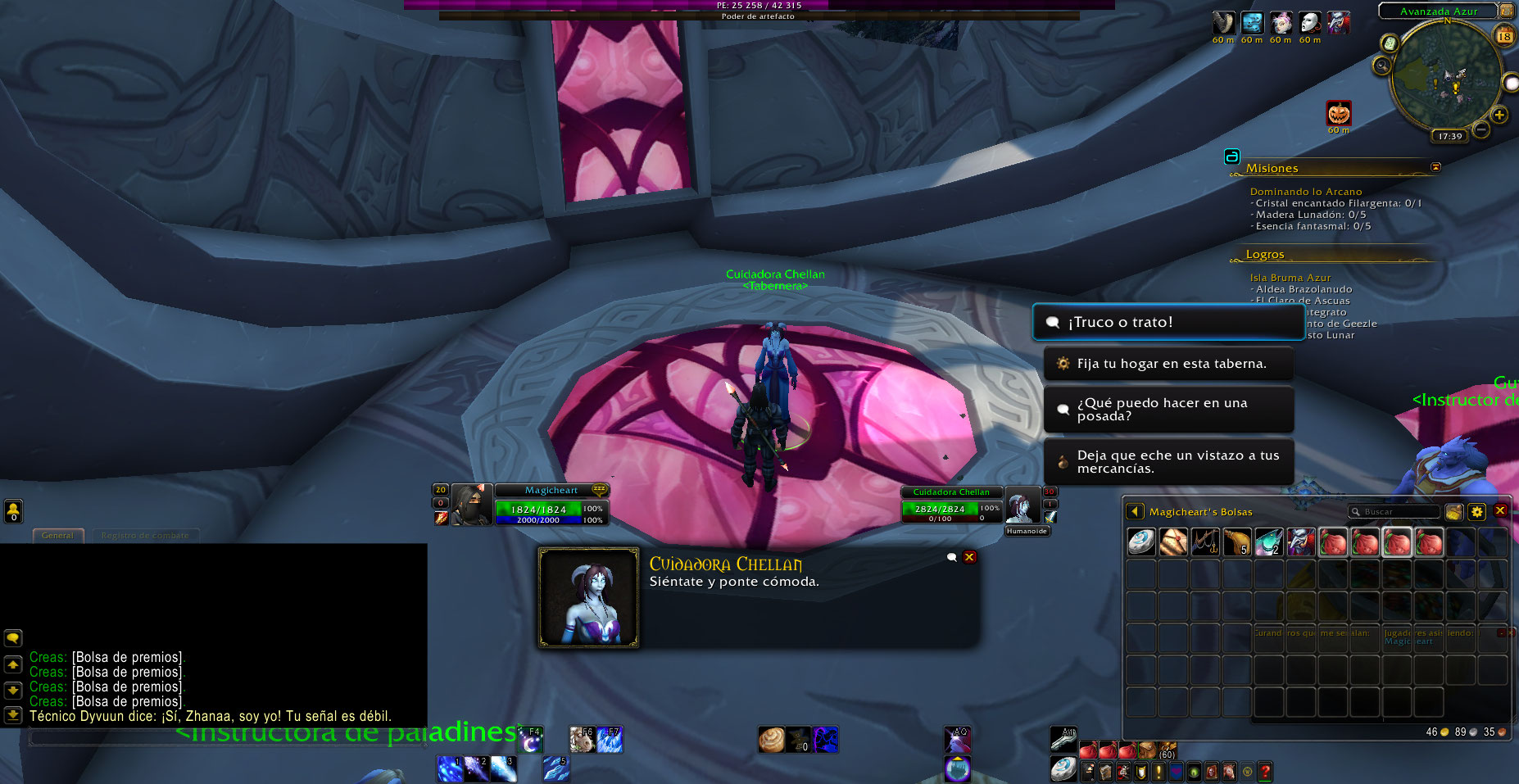Click the pumpkin buff icon

point(1339,113)
